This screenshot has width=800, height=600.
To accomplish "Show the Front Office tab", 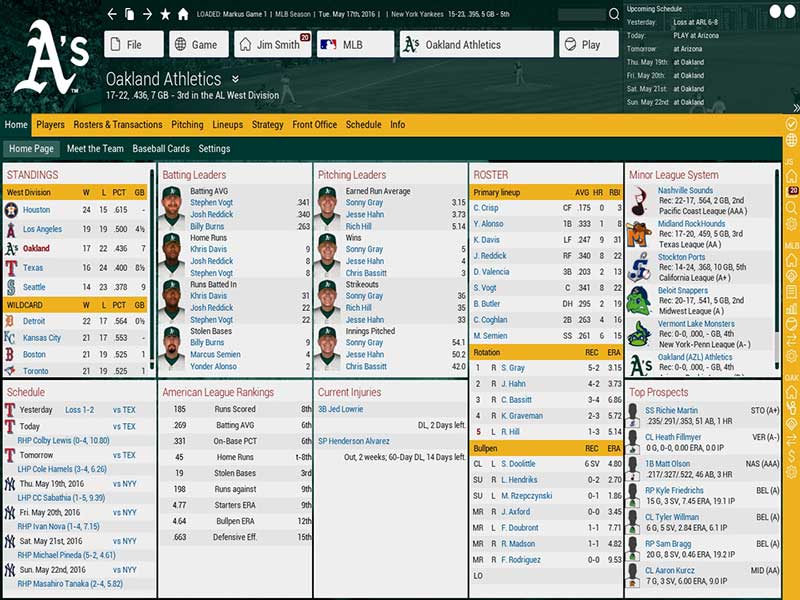I will [x=315, y=125].
